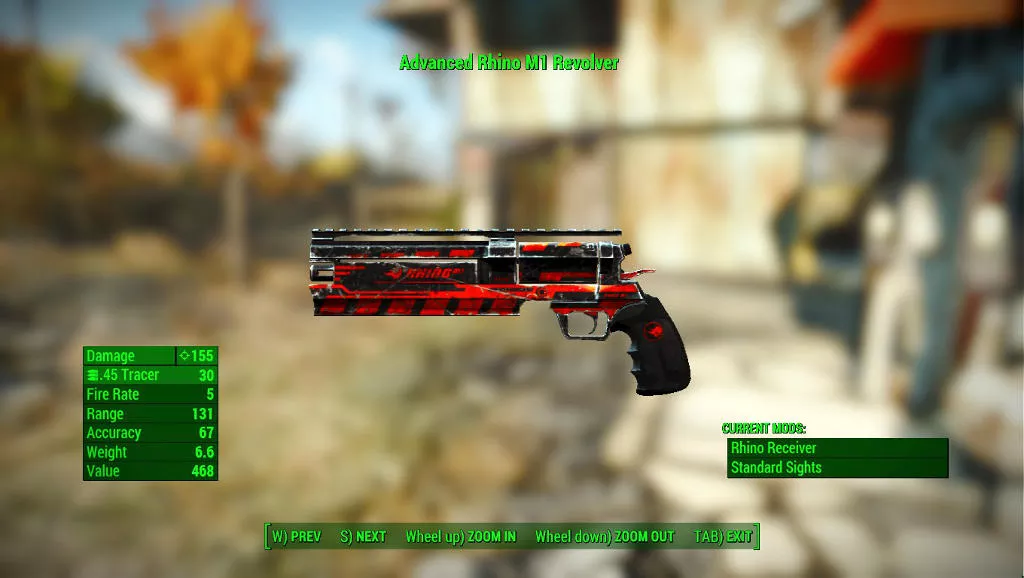Exit the weapon inspect screen

(x=723, y=537)
